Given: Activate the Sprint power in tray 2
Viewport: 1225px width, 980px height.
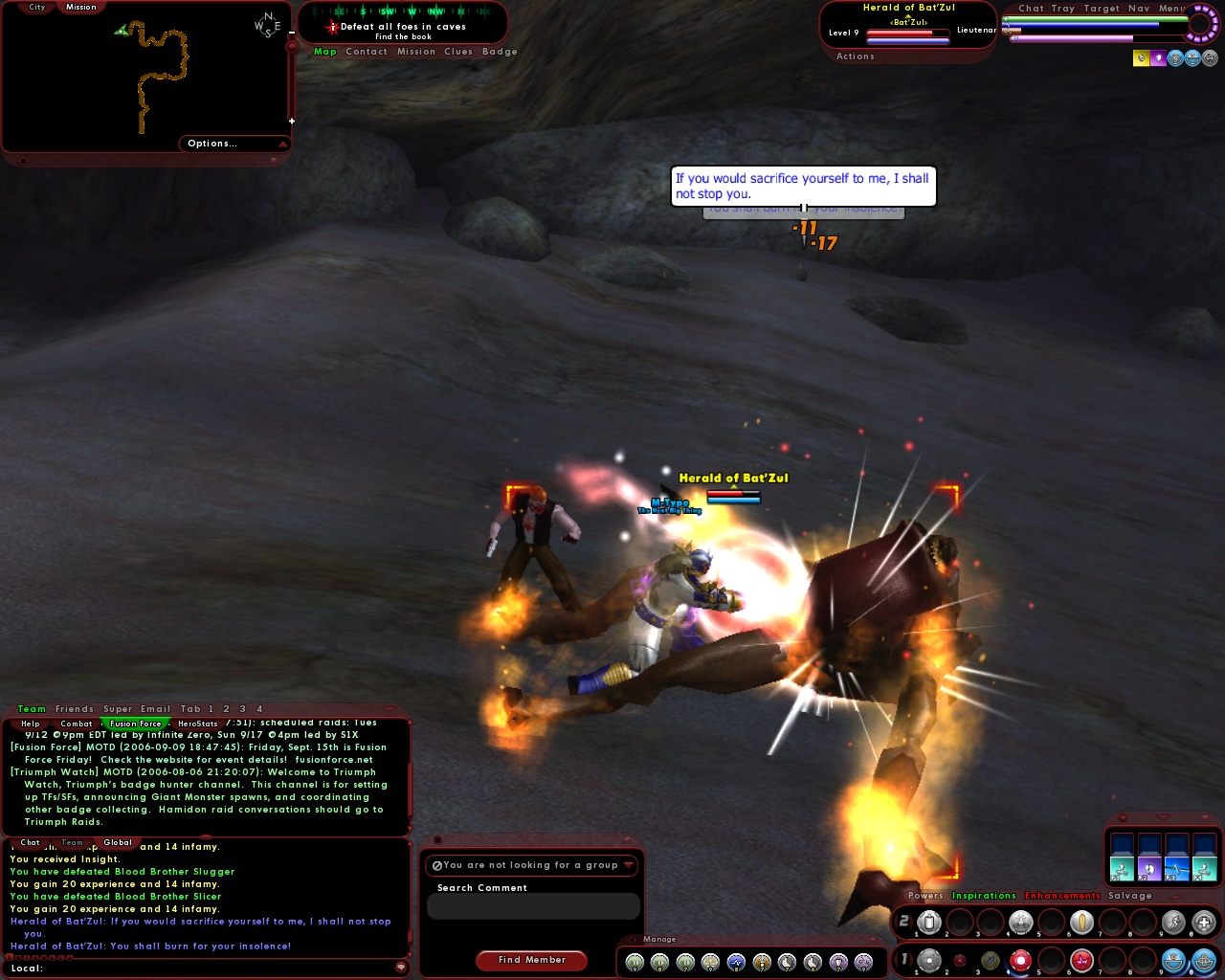Looking at the screenshot, I should click(1174, 920).
